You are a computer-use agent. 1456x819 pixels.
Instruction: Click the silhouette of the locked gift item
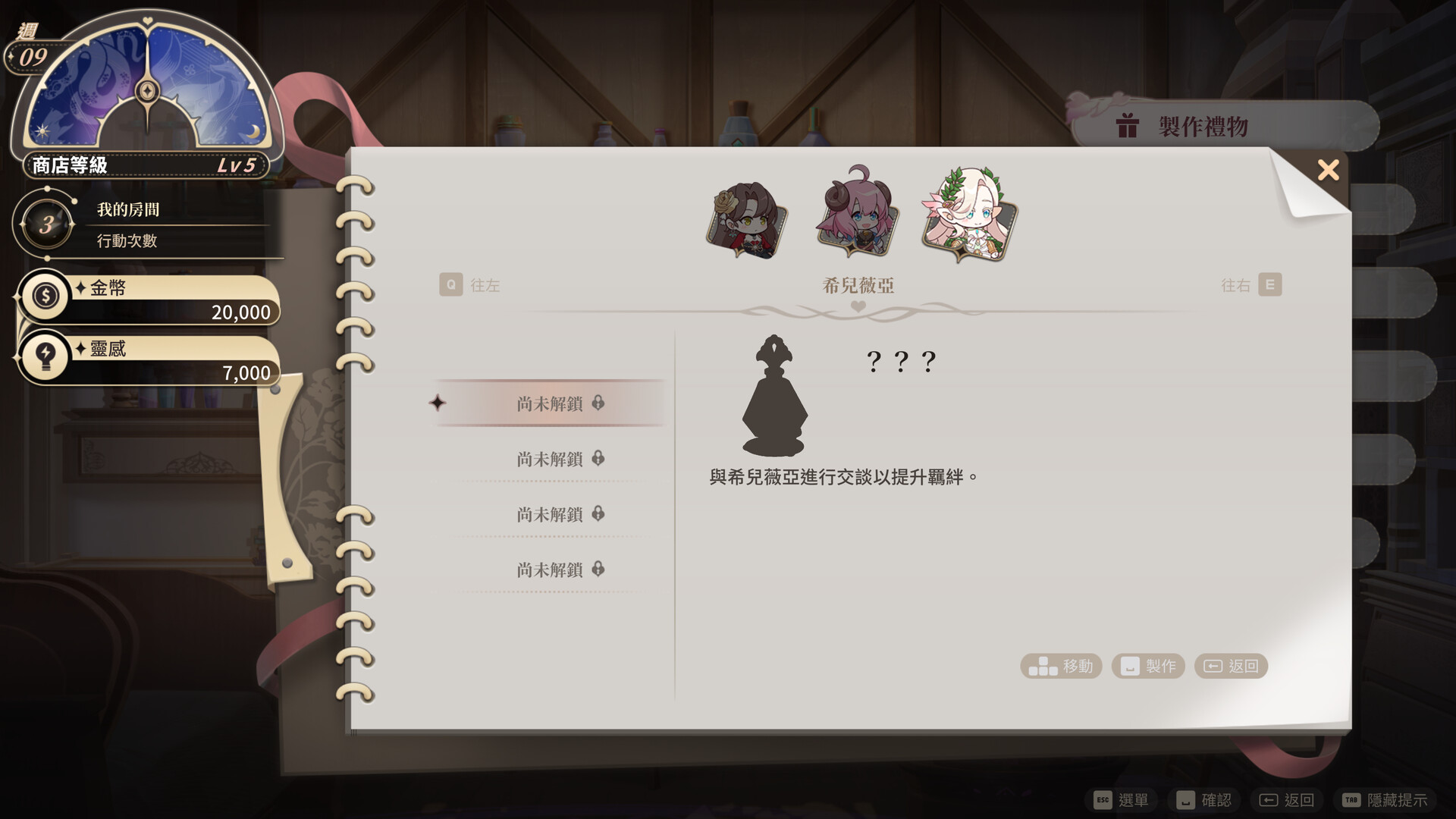click(x=775, y=398)
